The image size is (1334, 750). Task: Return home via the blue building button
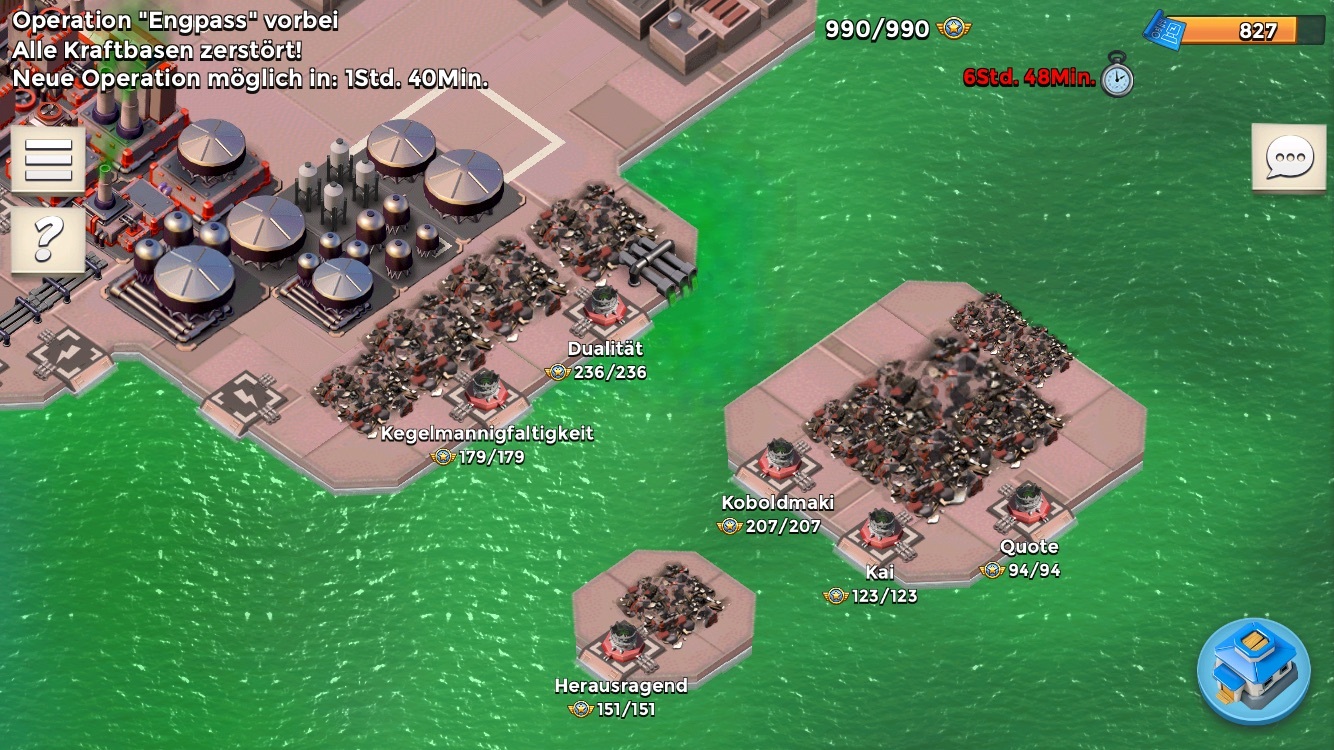click(1254, 668)
